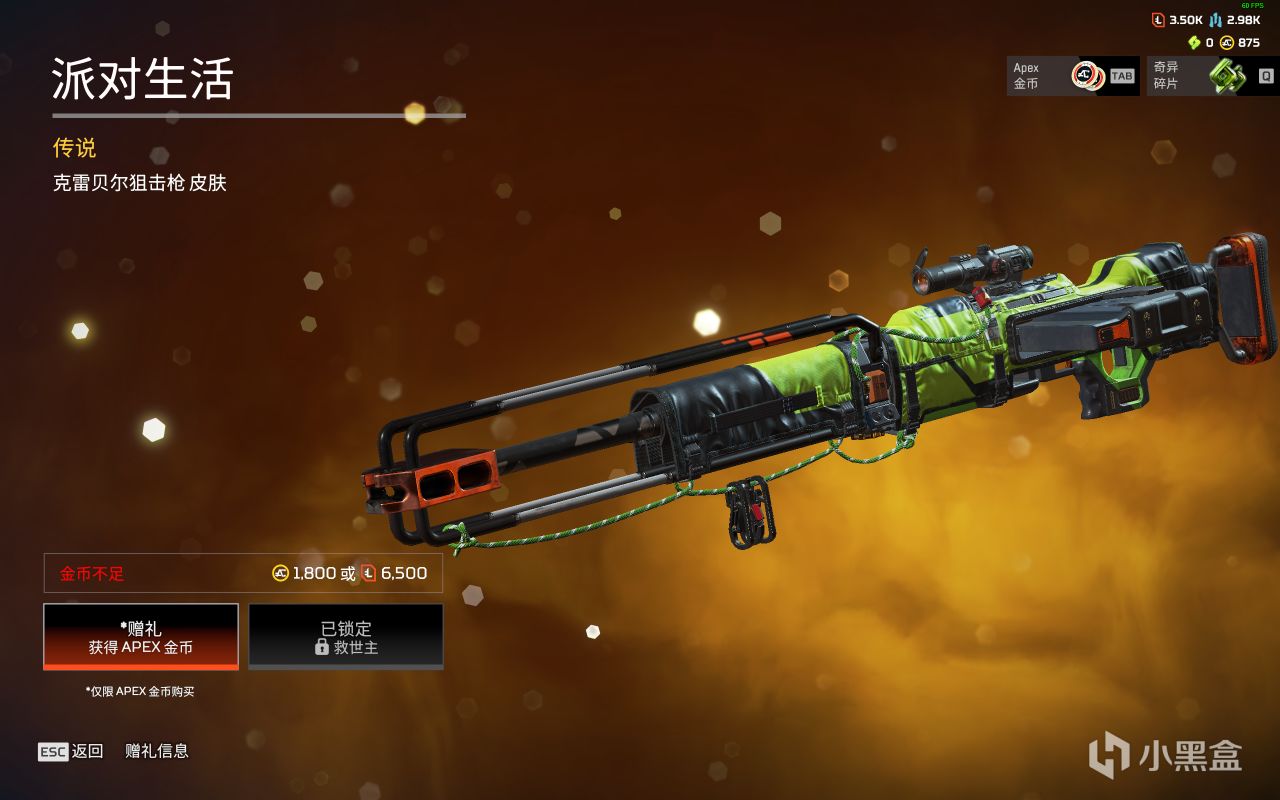Open the 奇异碎片 shards button
This screenshot has height=800, width=1280.
tap(1212, 76)
